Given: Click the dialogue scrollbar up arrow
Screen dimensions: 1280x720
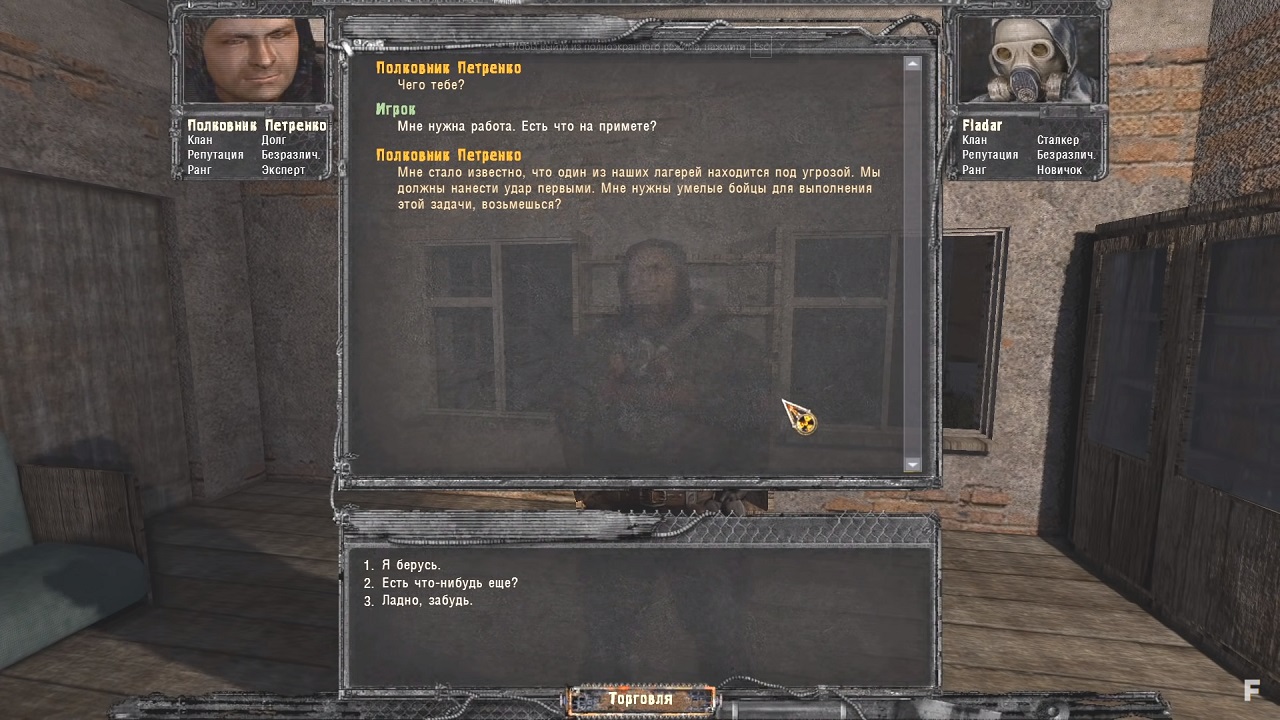Looking at the screenshot, I should tap(912, 64).
